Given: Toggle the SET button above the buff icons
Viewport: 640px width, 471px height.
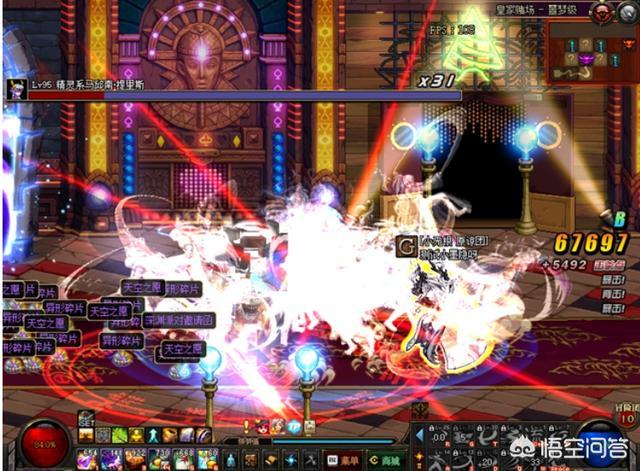Looking at the screenshot, I should pos(87,423).
